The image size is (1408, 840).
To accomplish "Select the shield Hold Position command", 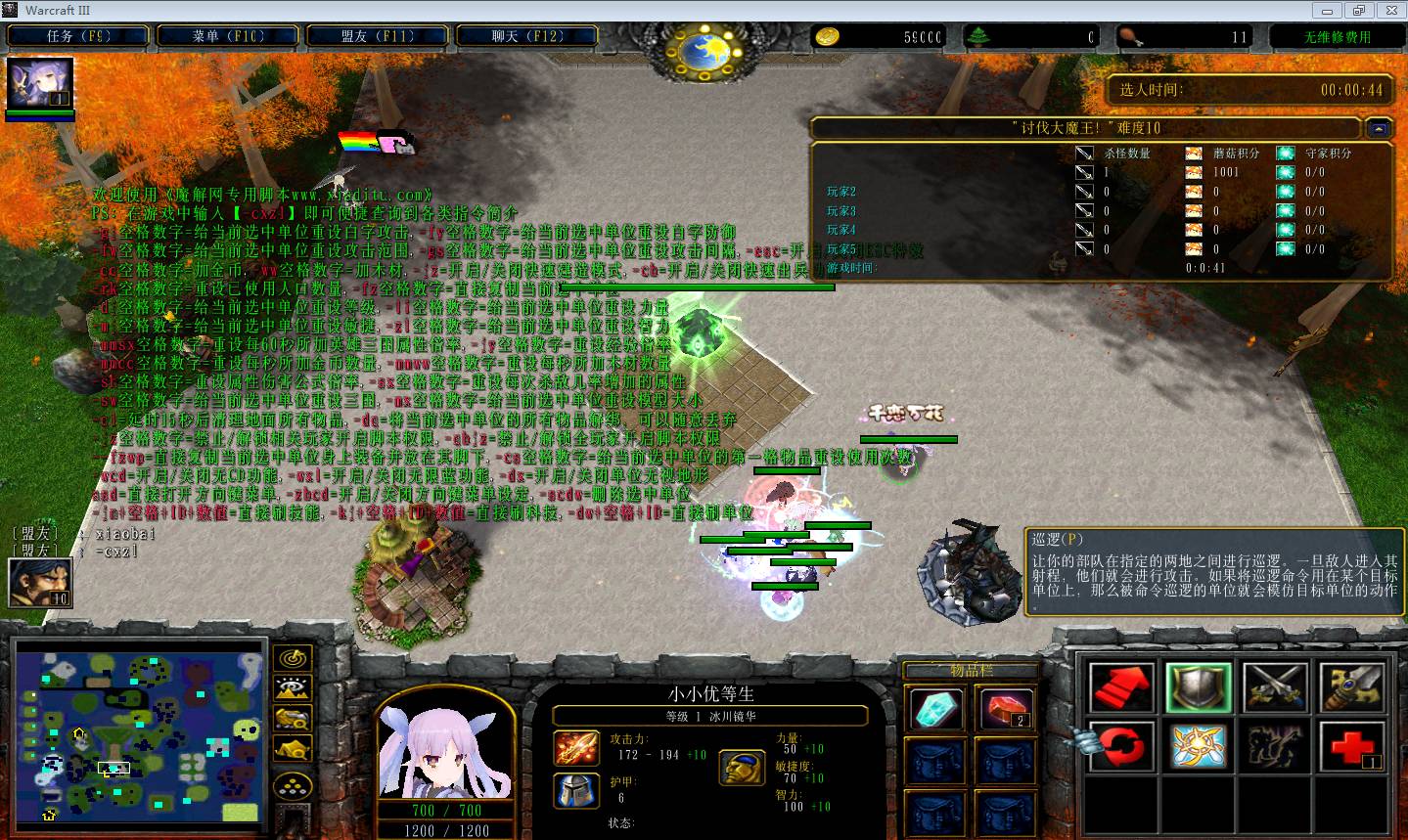I will pos(1198,686).
